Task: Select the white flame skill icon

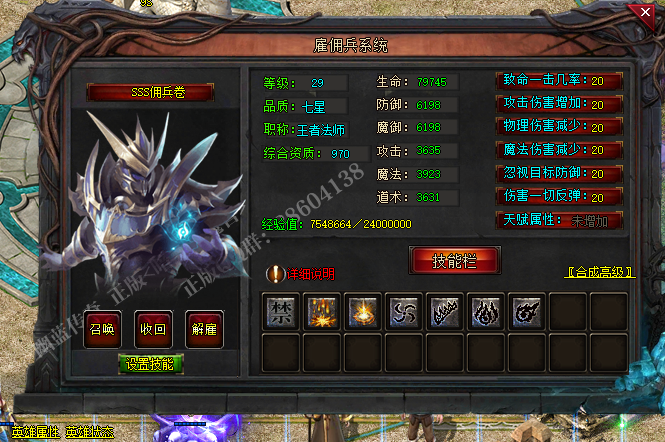Action: [484, 311]
